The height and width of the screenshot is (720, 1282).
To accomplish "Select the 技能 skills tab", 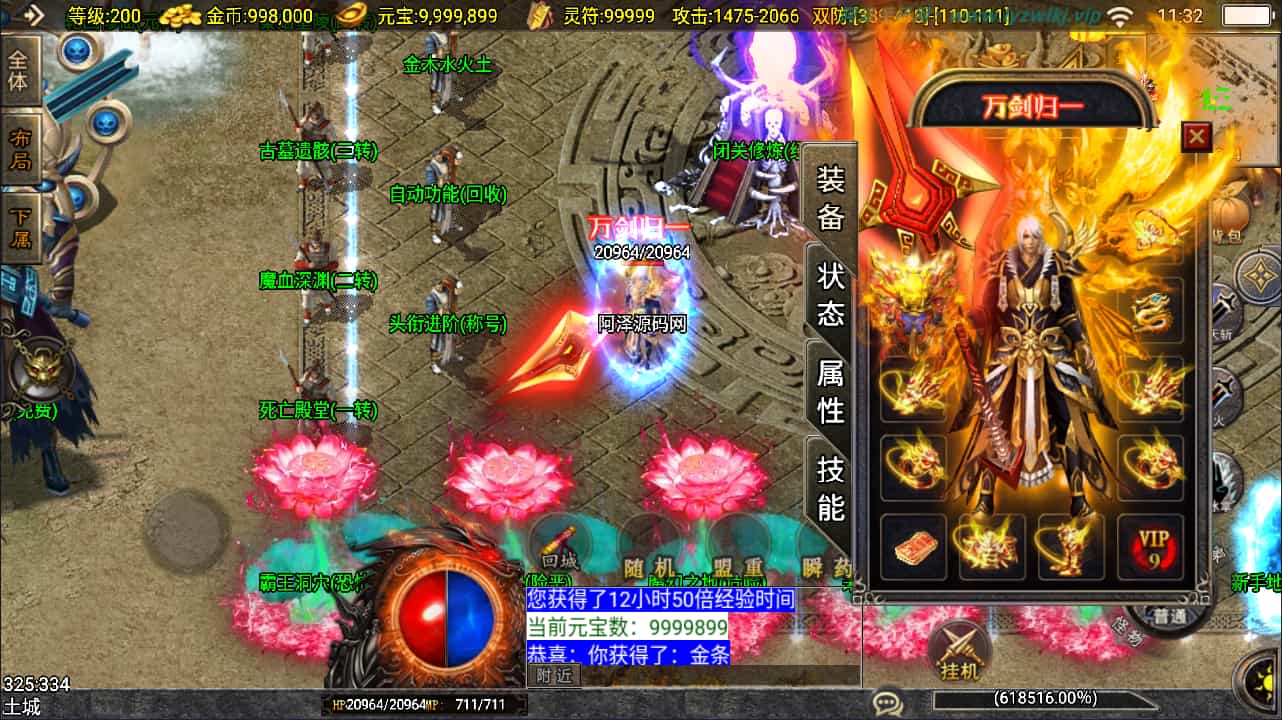I will coord(831,487).
